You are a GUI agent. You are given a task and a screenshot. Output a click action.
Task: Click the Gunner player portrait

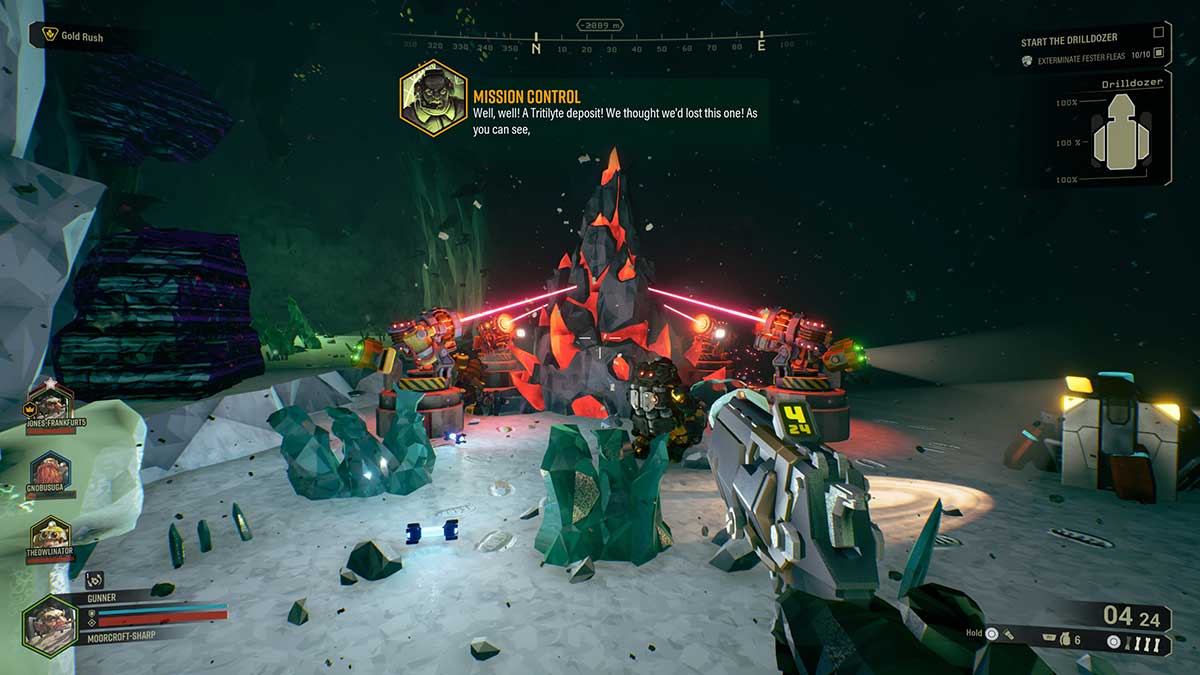click(x=48, y=626)
